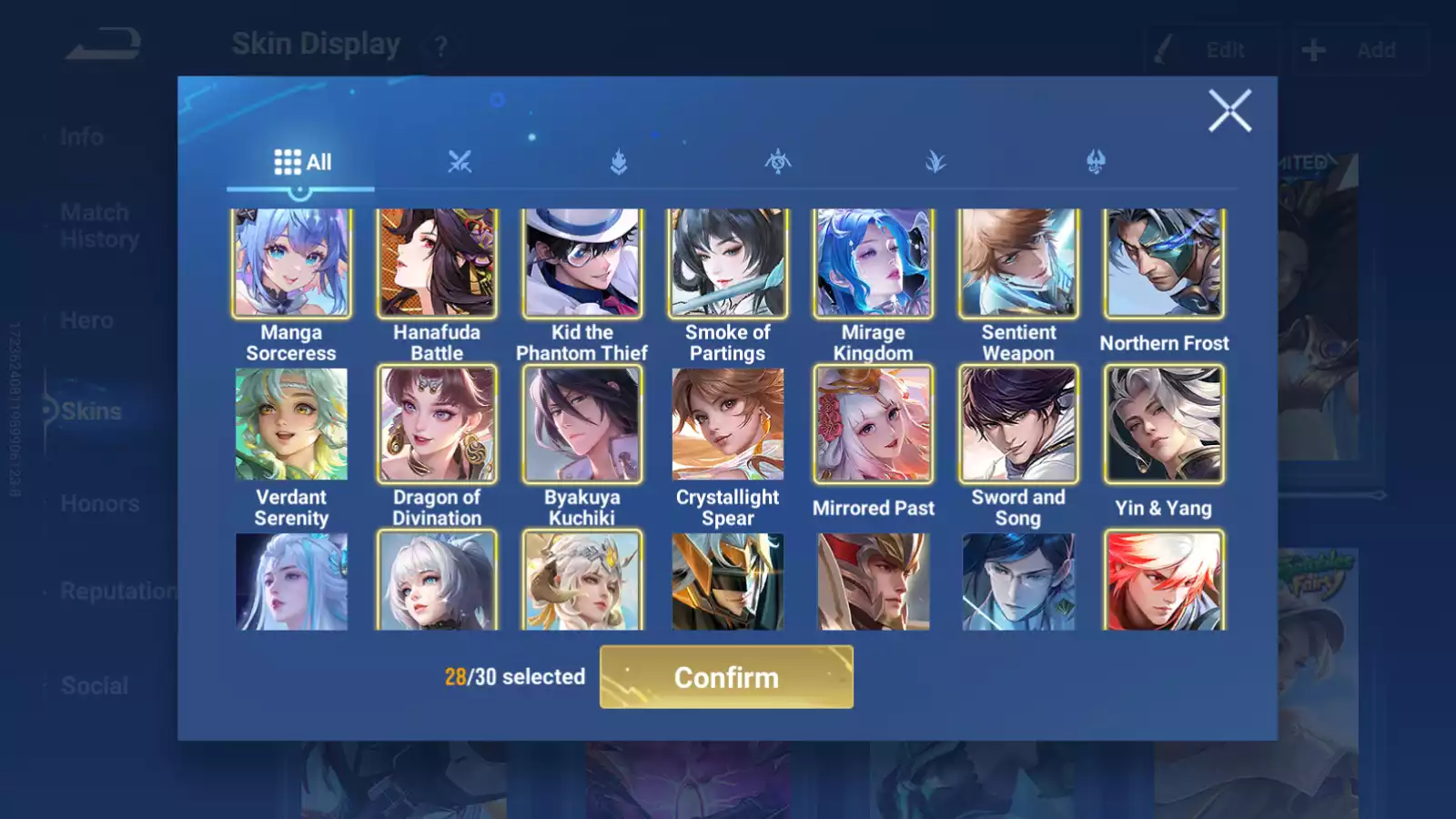The width and height of the screenshot is (1456, 819).
Task: Toggle the Sword and Song skin
Action: point(1018,424)
